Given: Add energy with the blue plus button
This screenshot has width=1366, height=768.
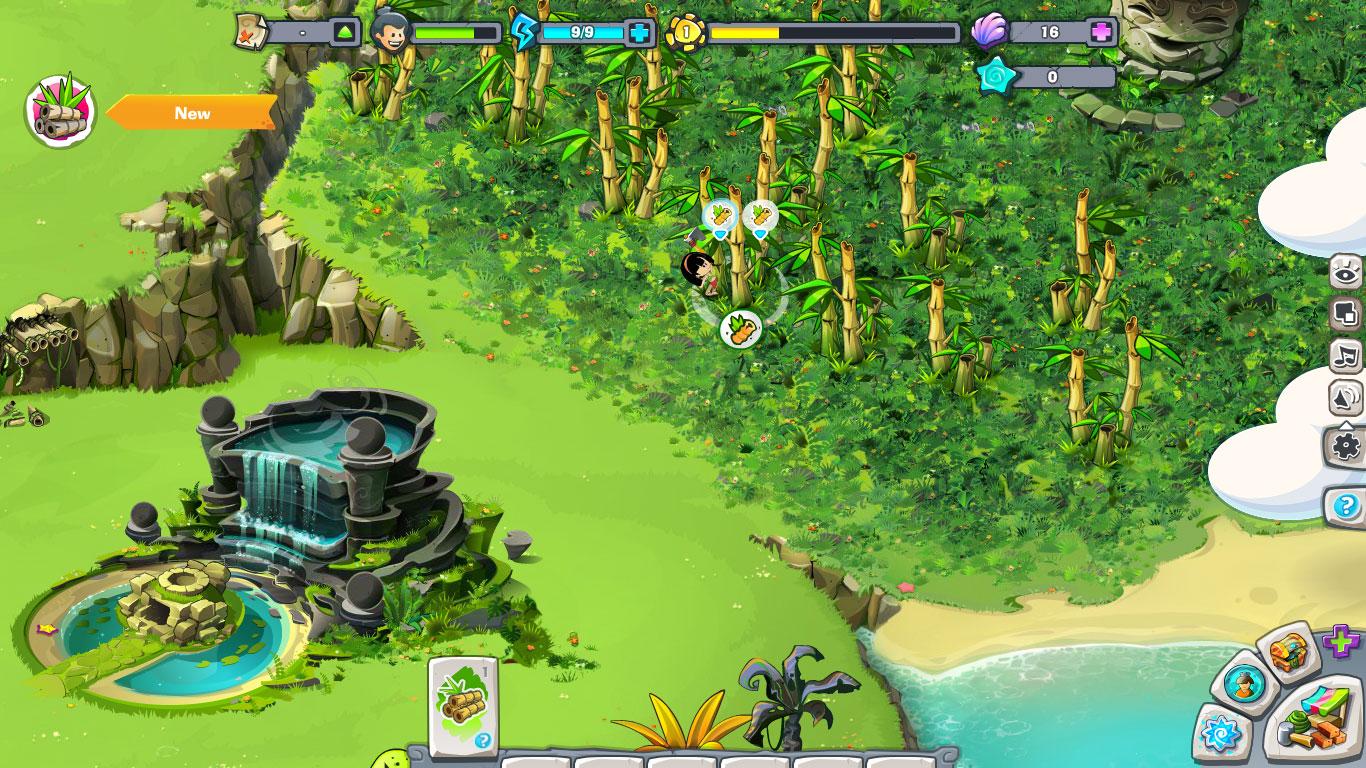Looking at the screenshot, I should tap(639, 32).
